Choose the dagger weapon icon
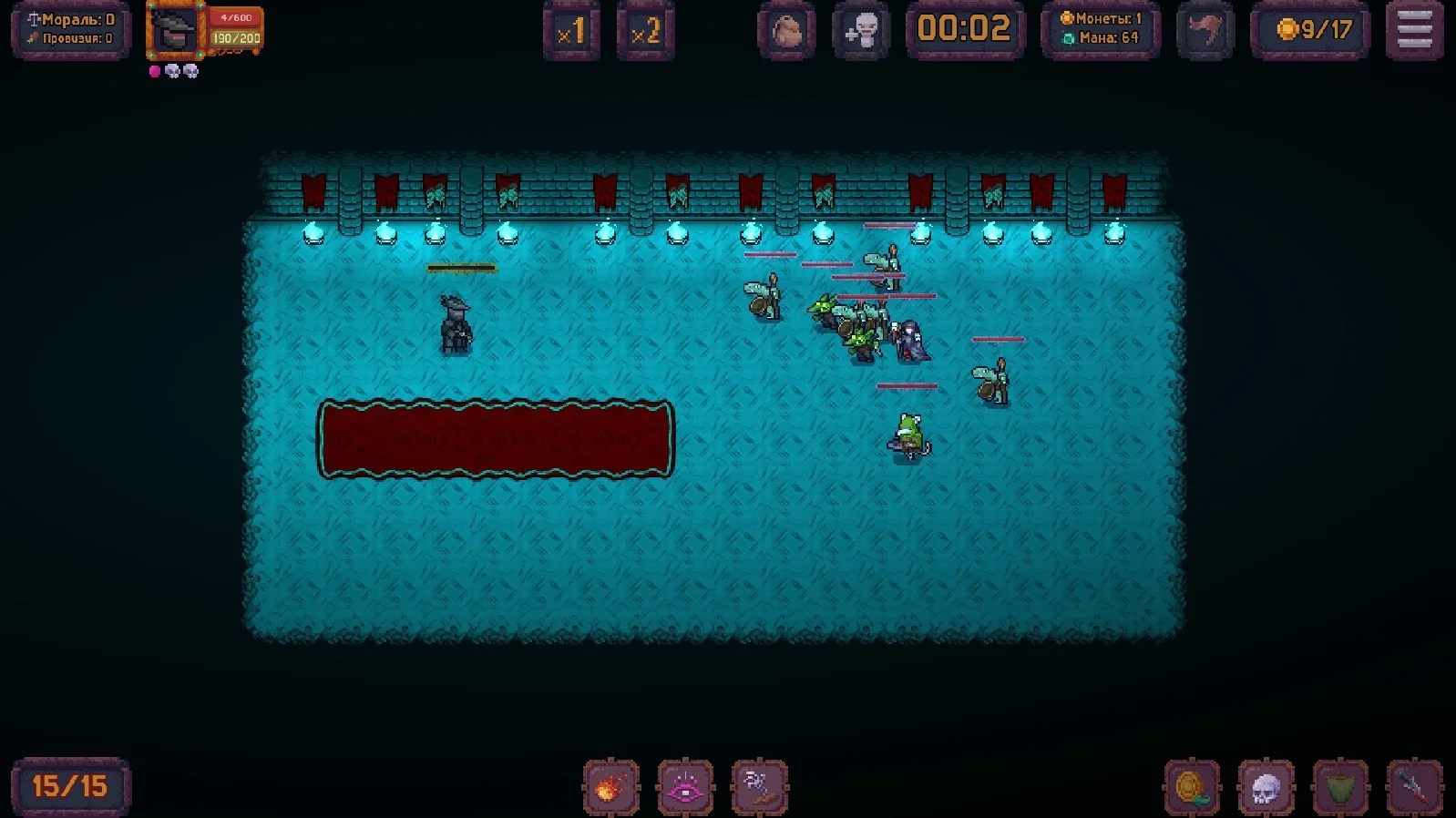This screenshot has height=818, width=1456. click(1414, 787)
